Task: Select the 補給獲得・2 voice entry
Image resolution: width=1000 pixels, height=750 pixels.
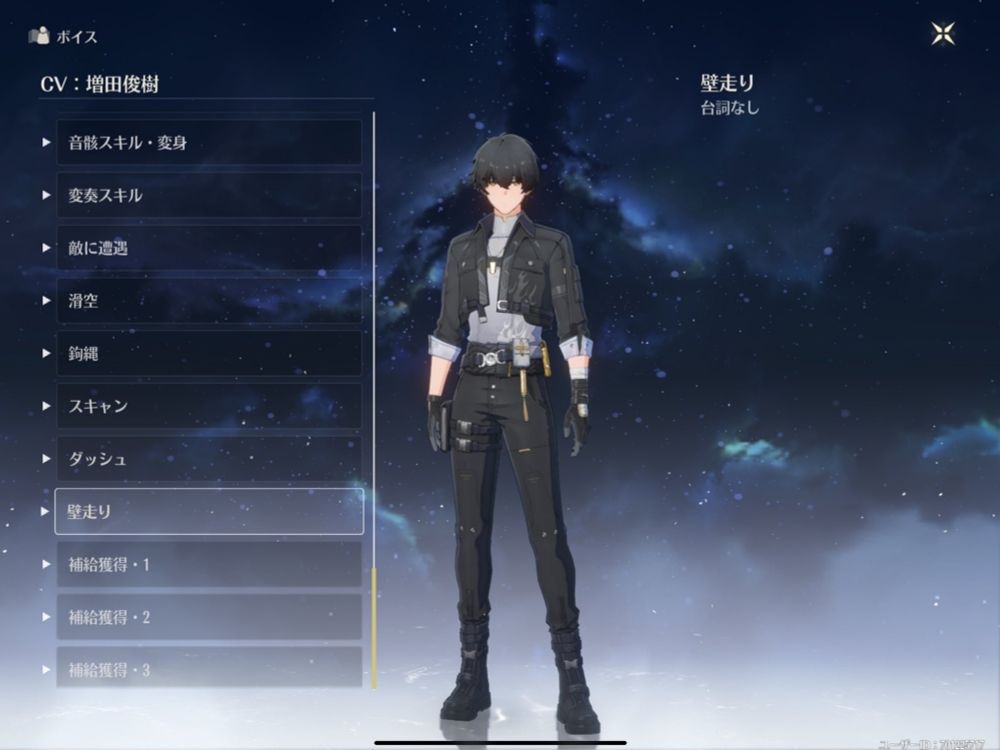Action: tap(208, 617)
